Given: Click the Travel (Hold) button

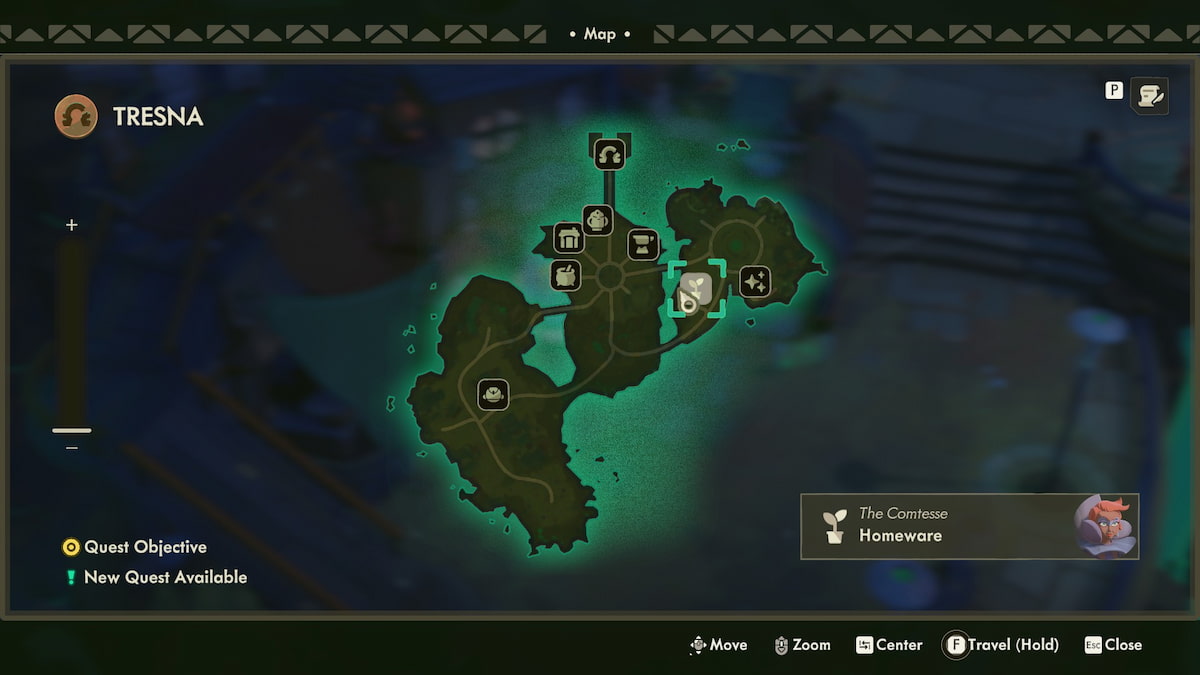Looking at the screenshot, I should [1000, 645].
